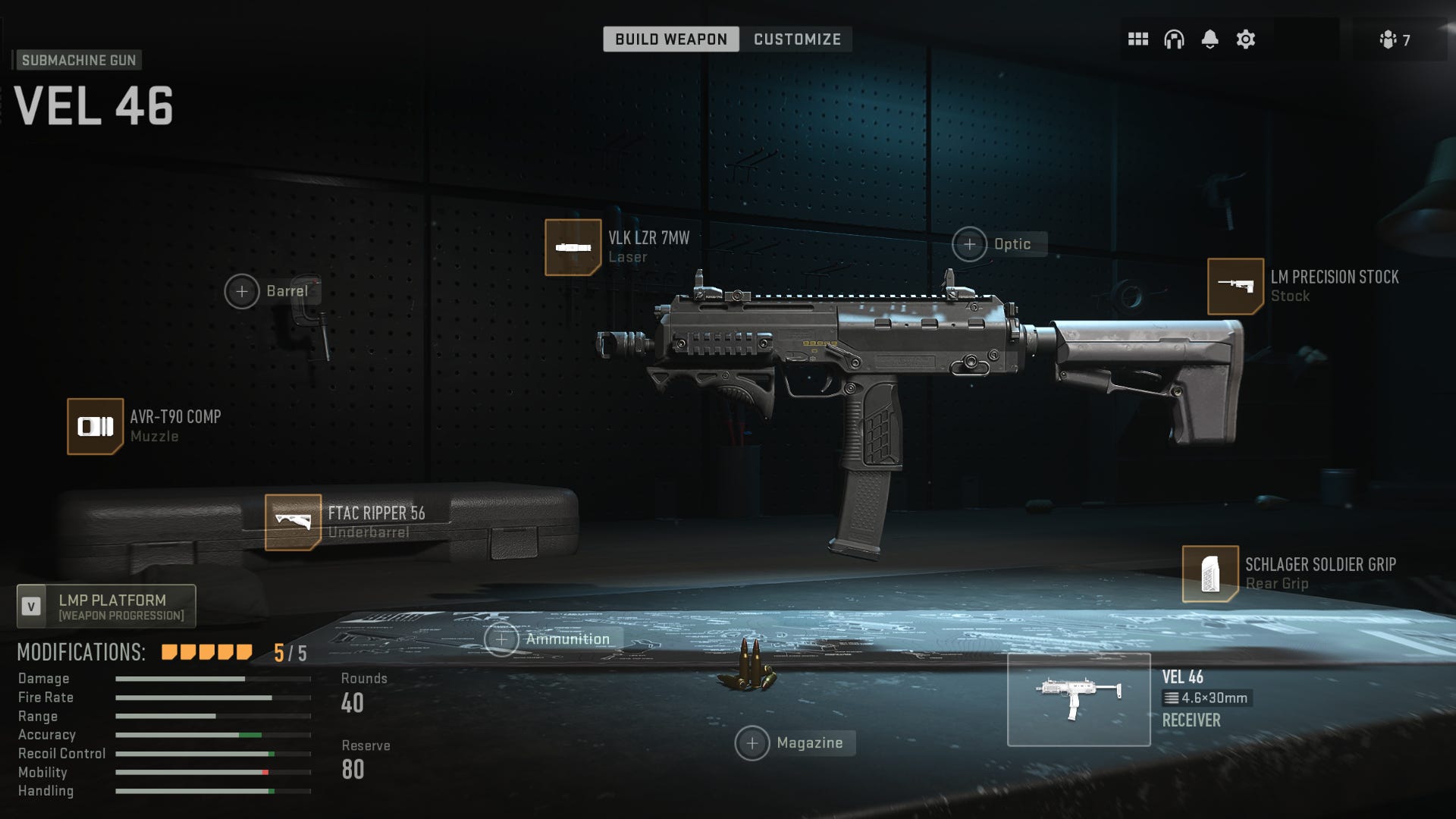The height and width of the screenshot is (819, 1456).
Task: Switch to the Customize tab
Action: (x=795, y=39)
